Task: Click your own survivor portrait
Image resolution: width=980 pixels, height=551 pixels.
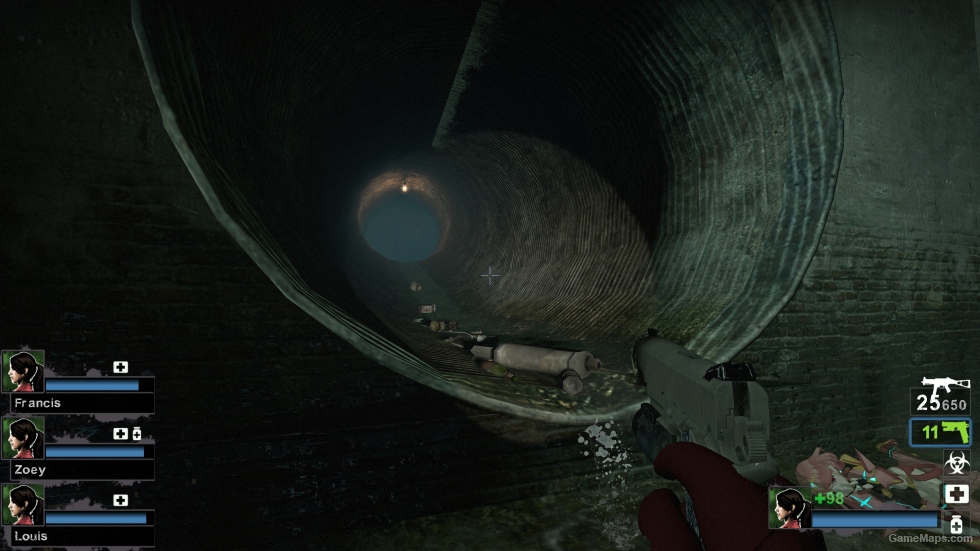Action: tap(789, 508)
